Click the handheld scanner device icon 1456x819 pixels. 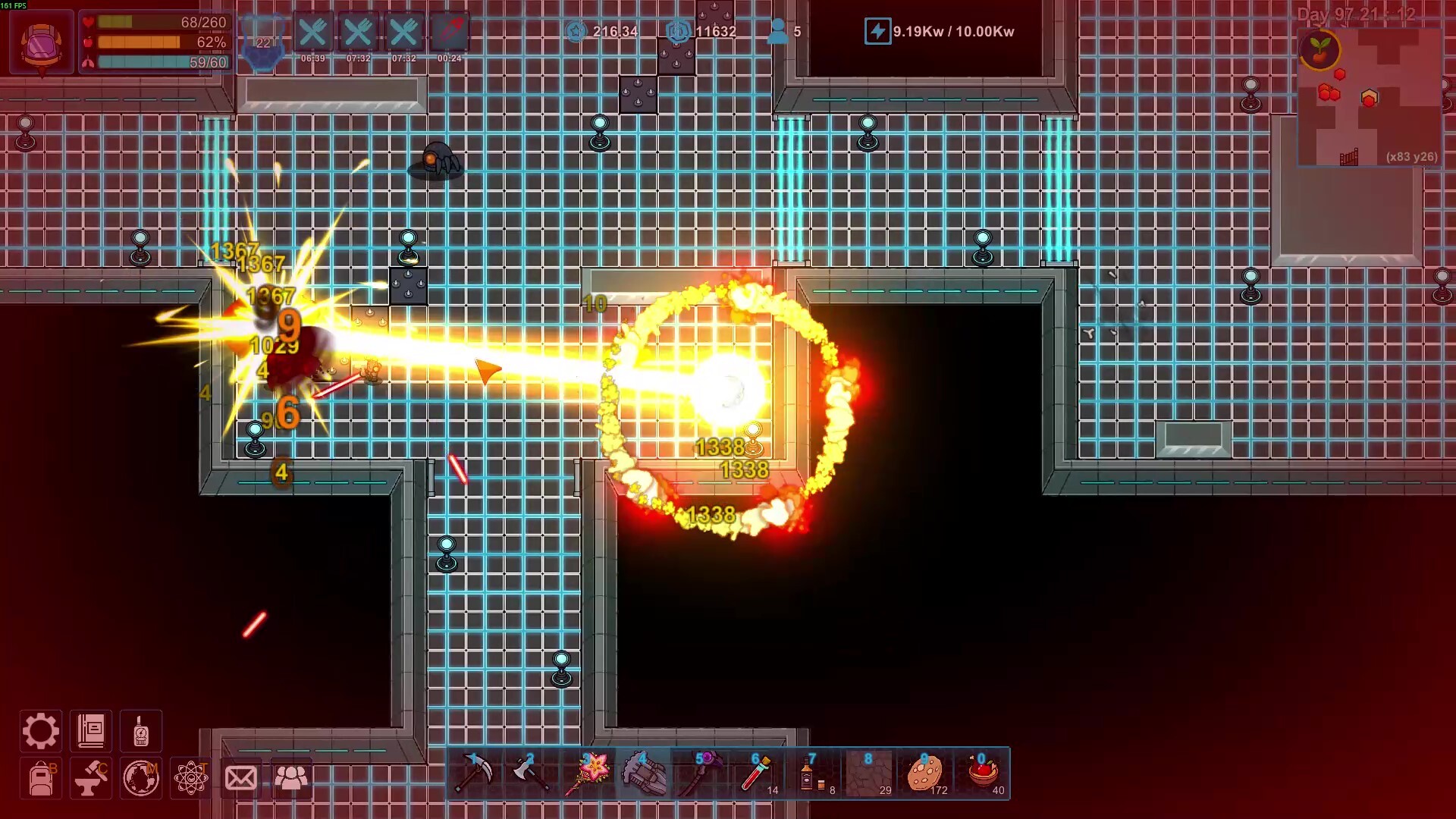(x=141, y=731)
